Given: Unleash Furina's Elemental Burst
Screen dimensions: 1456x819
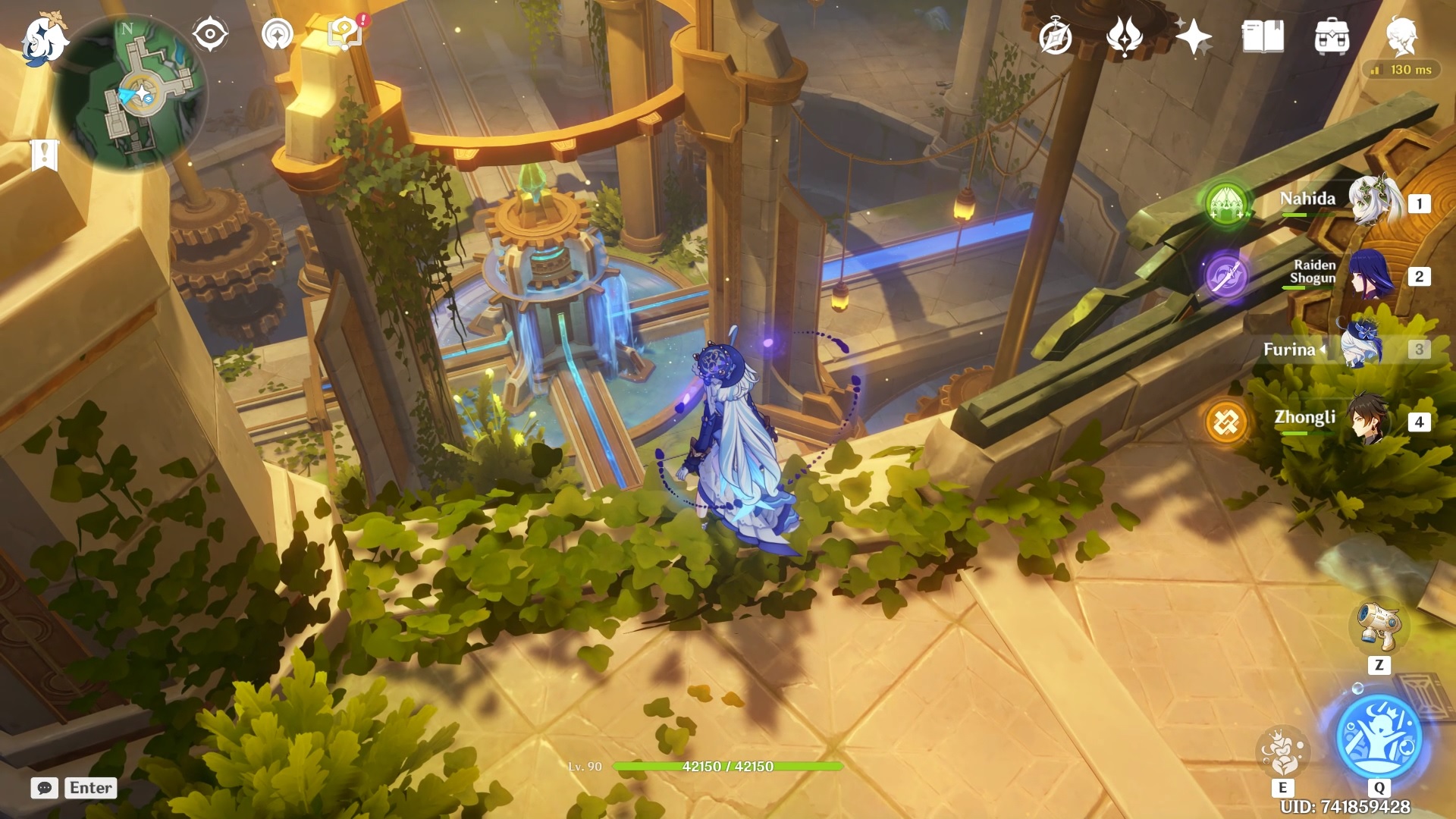Looking at the screenshot, I should tap(1379, 736).
